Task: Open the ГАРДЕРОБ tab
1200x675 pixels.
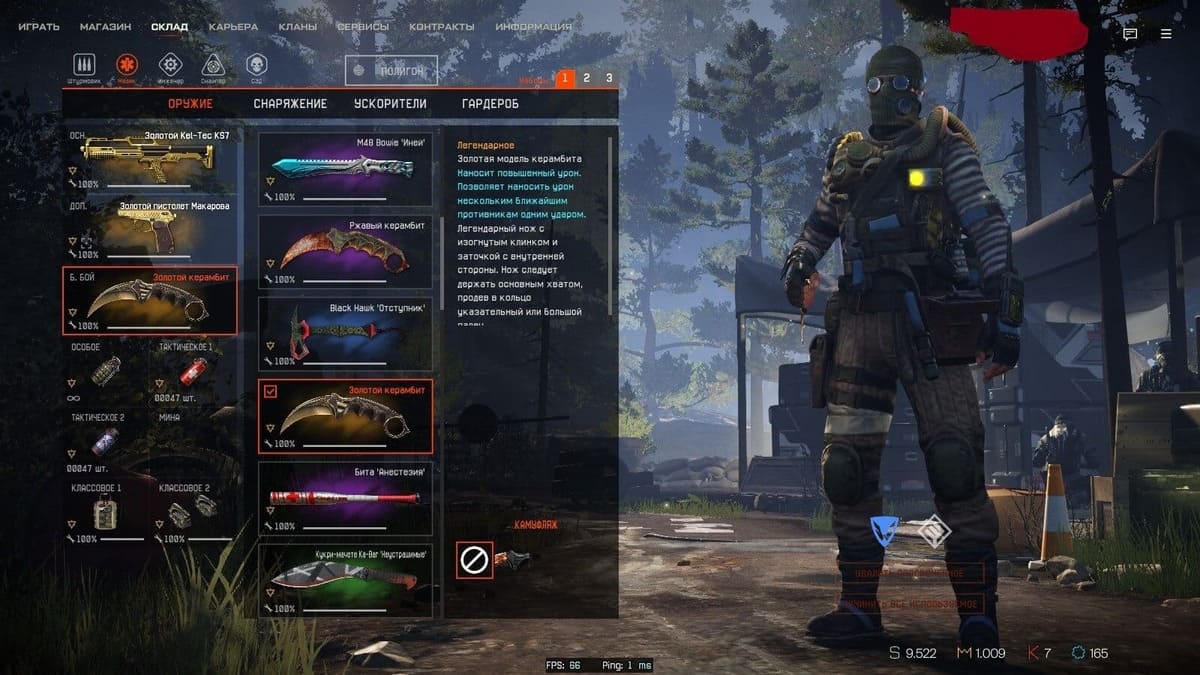Action: coord(490,104)
